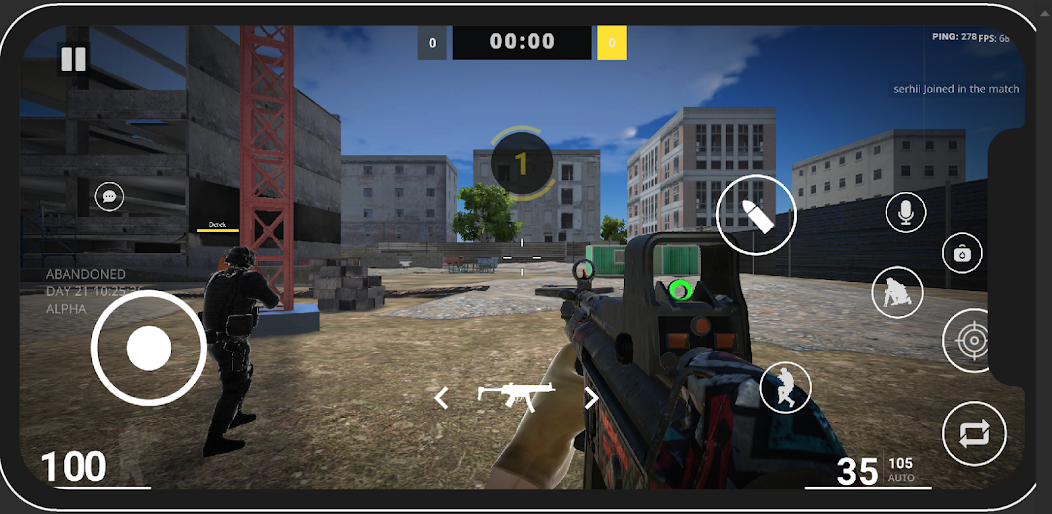Toggle the microphone voice chat
Viewport: 1052px width, 514px height.
point(905,212)
